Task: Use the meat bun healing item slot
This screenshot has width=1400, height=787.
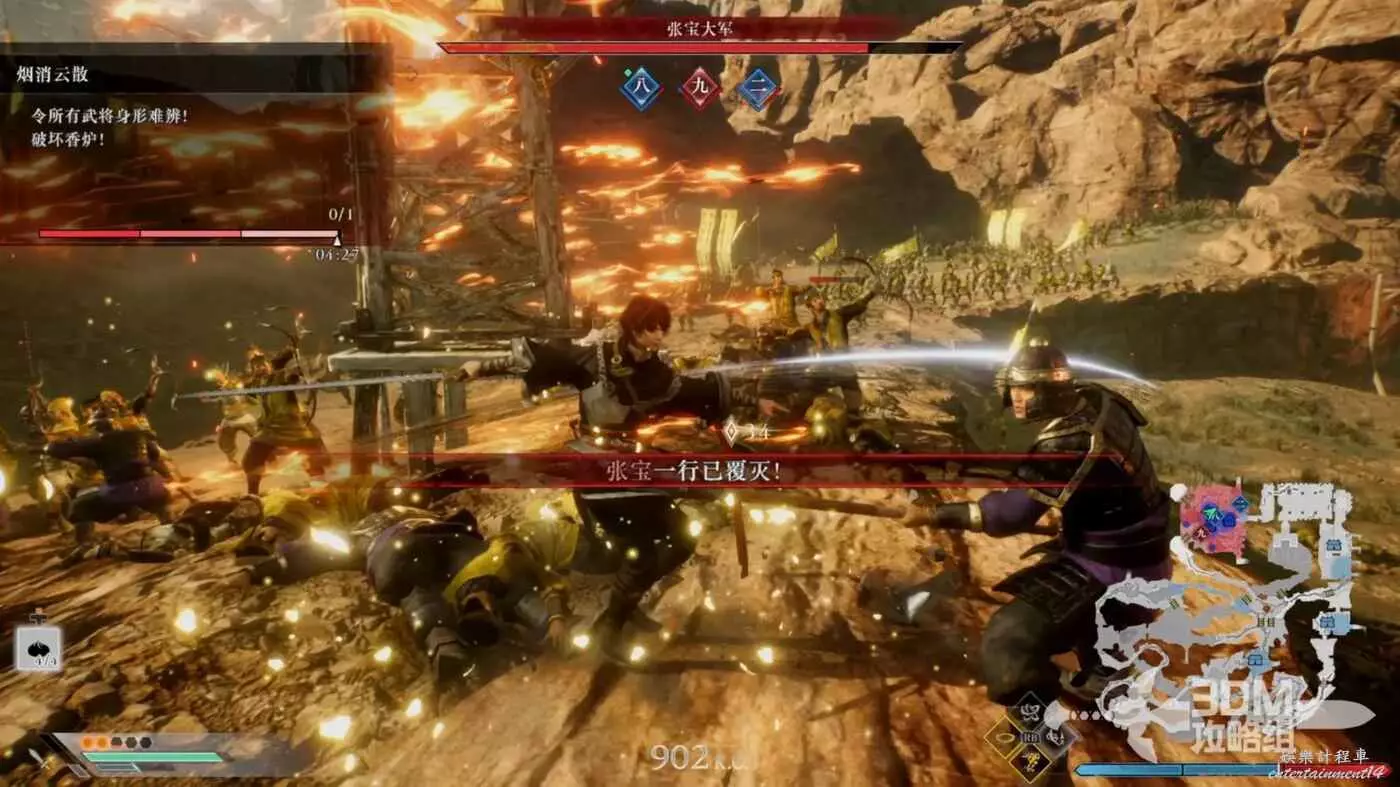Action: [39, 649]
